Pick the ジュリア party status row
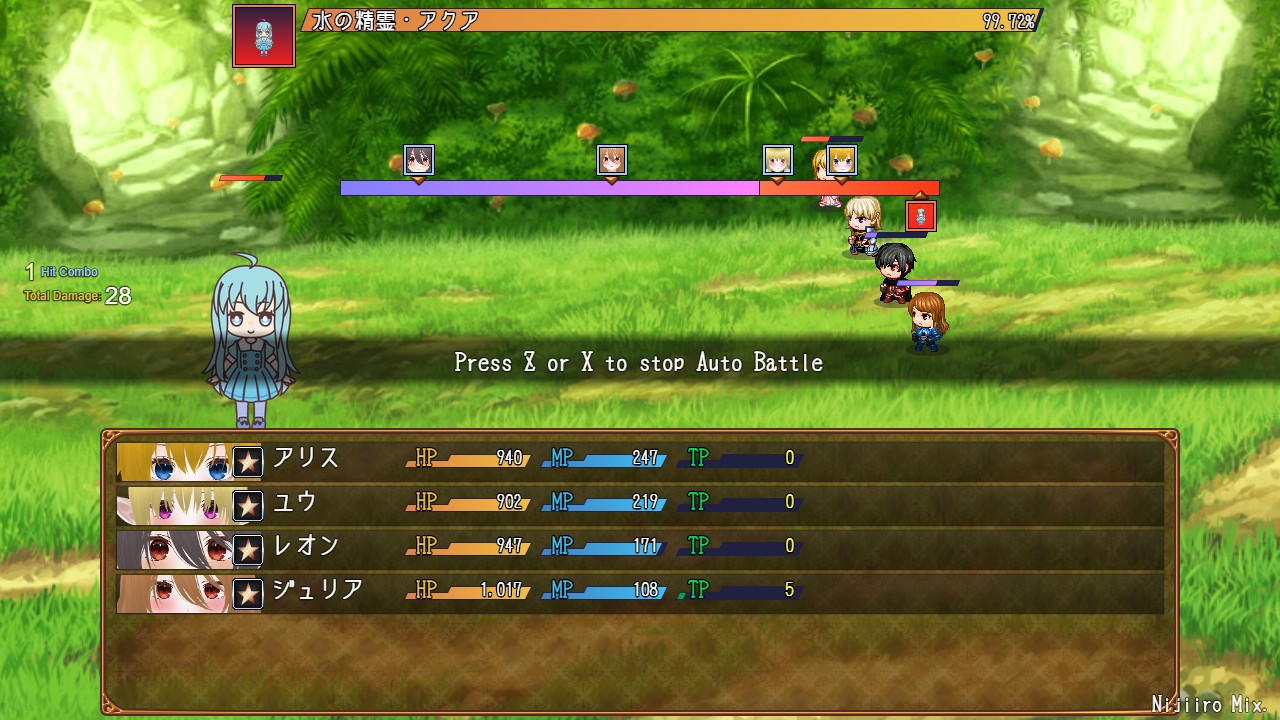 (x=640, y=591)
